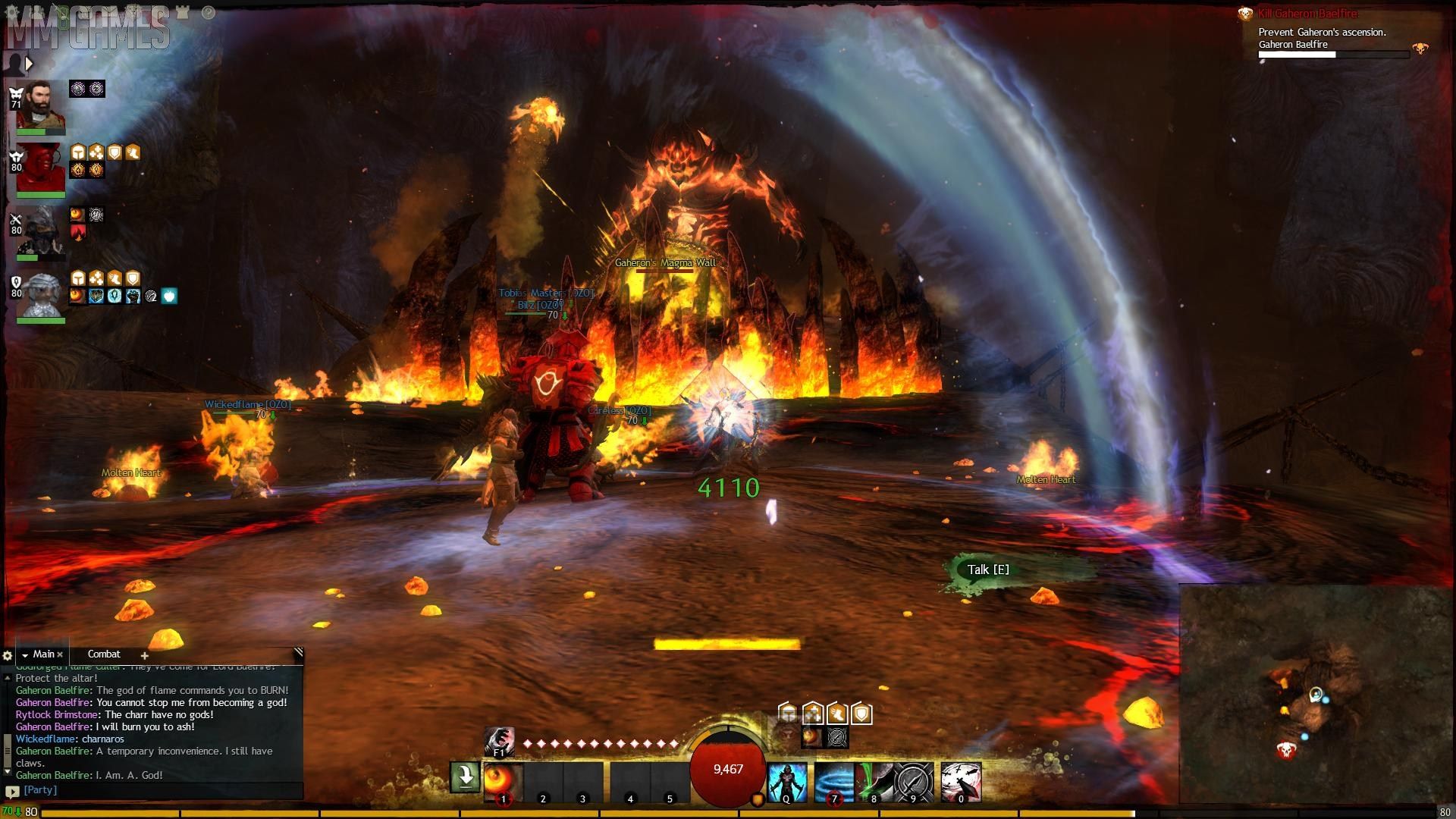
Task: Open the help question mark icon
Action: [x=209, y=12]
